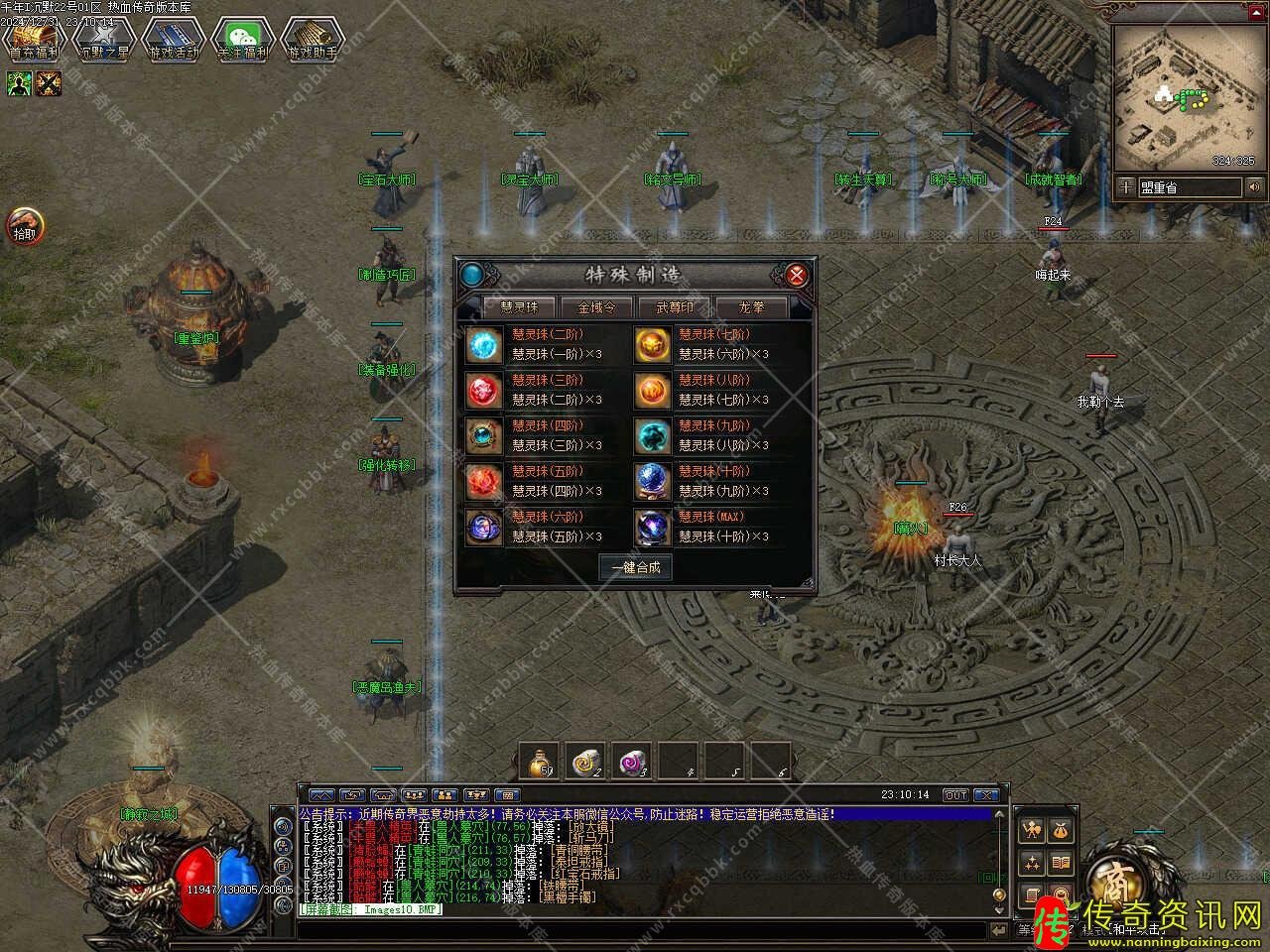This screenshot has width=1270, height=952.
Task: Click the OUT button on chat bar
Action: [954, 795]
